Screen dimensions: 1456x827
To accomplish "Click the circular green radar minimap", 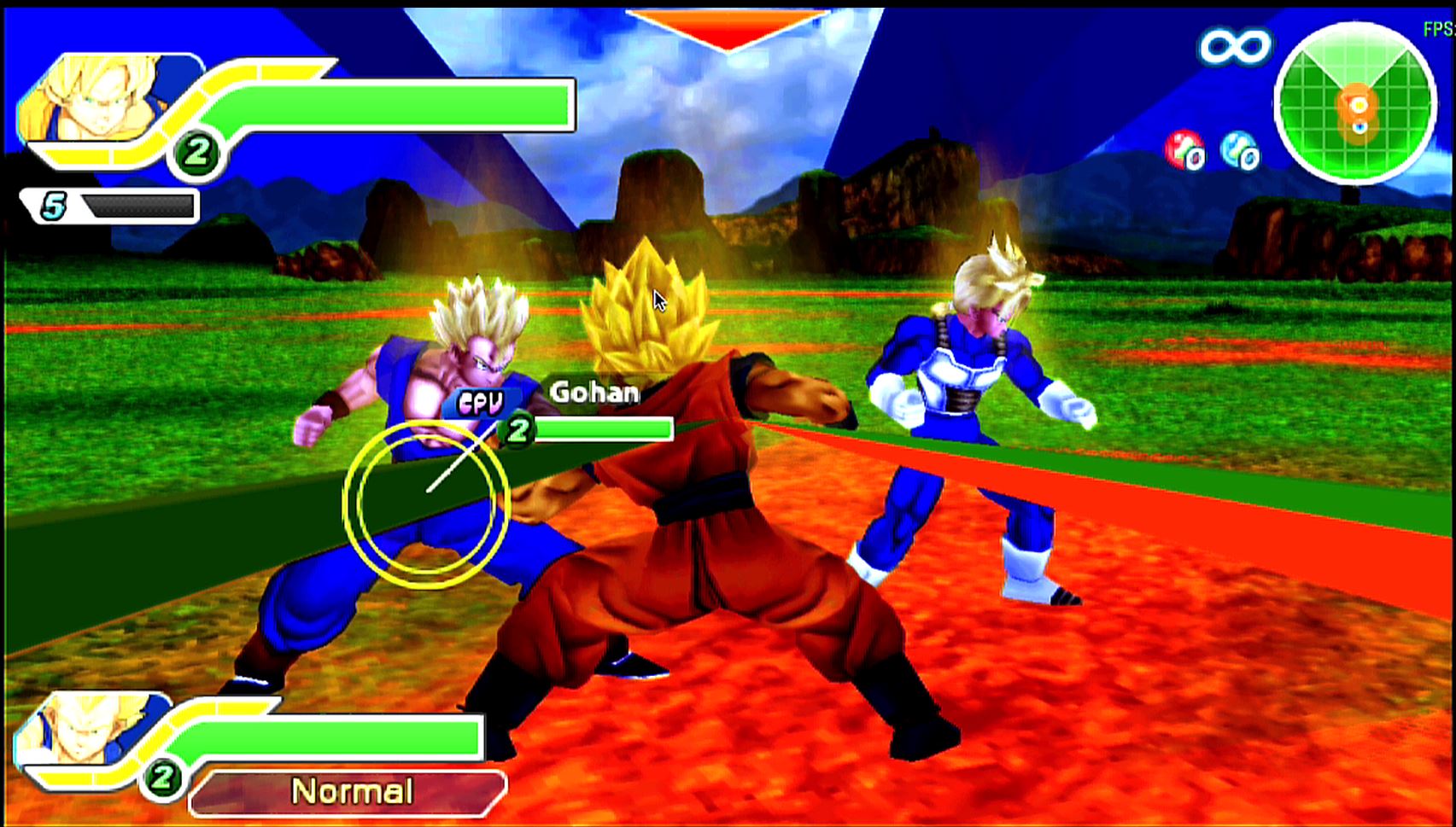I will click(1355, 104).
